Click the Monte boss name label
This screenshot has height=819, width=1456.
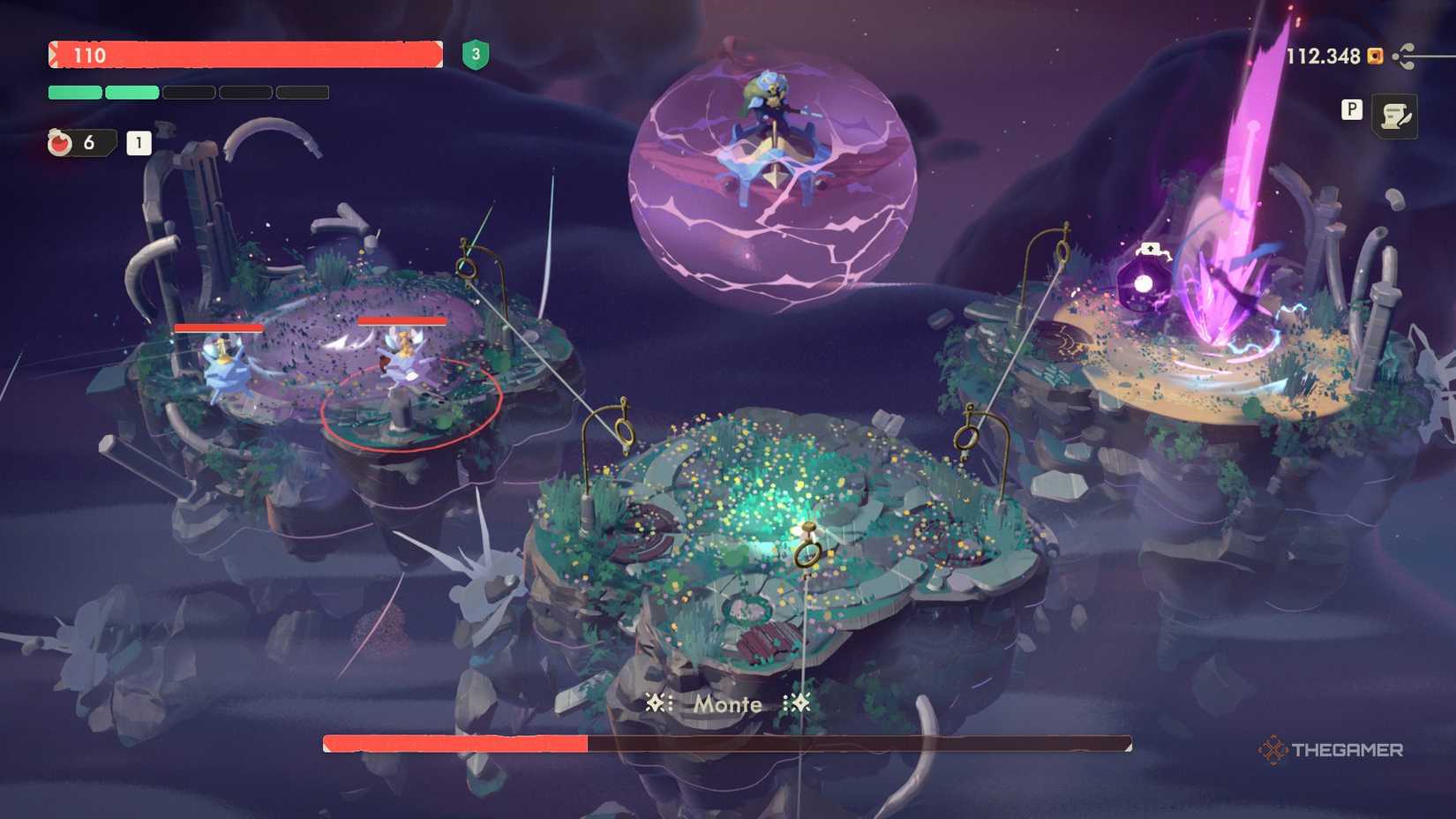pos(727,704)
